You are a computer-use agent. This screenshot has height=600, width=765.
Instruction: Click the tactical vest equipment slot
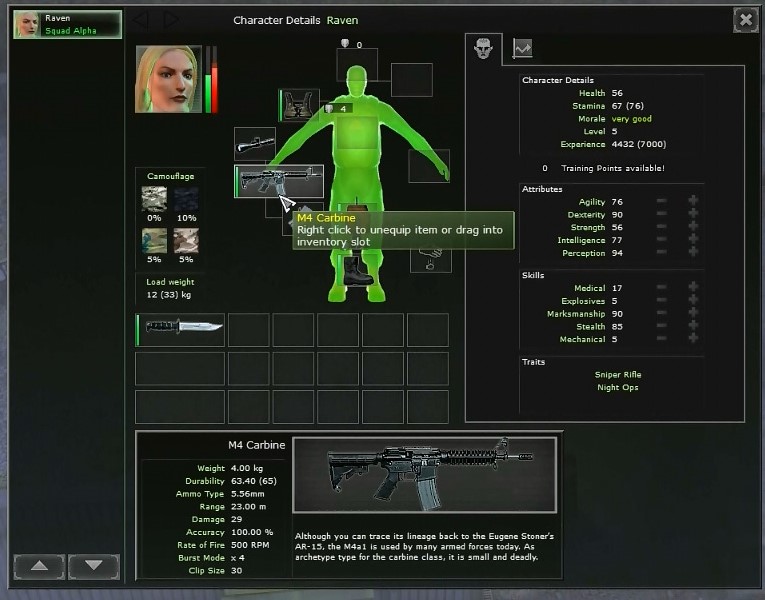(297, 104)
